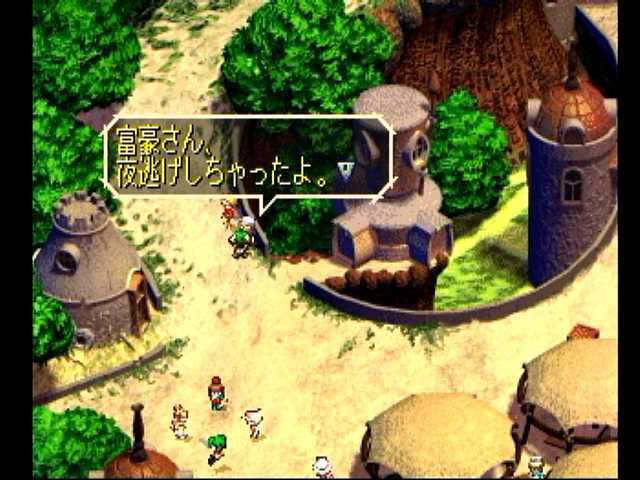640x480 pixels.
Task: Click the dialogue advance arrow indicator
Action: (345, 169)
